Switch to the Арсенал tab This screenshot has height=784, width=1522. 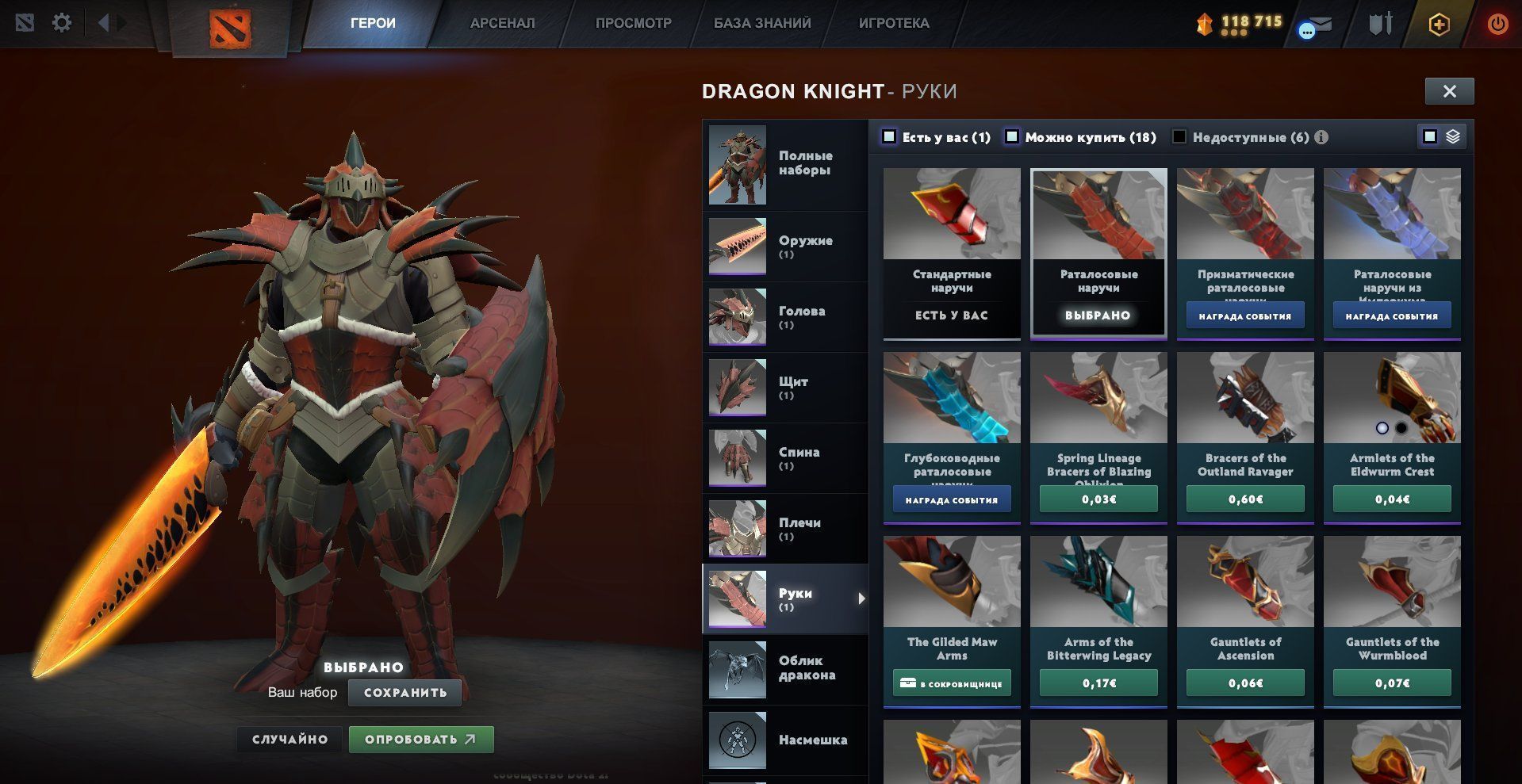coord(502,23)
